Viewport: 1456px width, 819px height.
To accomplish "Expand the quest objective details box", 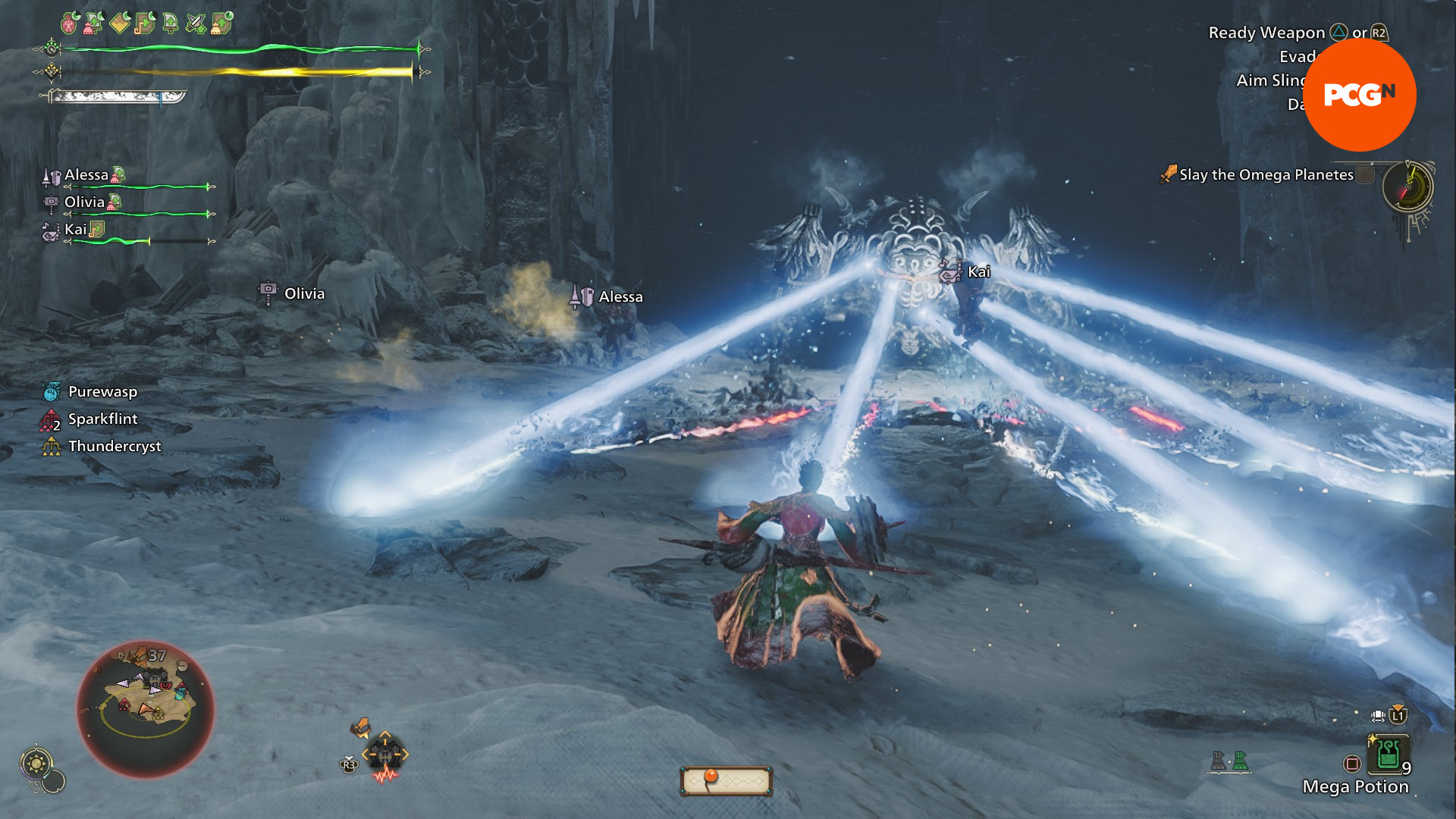I will click(x=1266, y=174).
